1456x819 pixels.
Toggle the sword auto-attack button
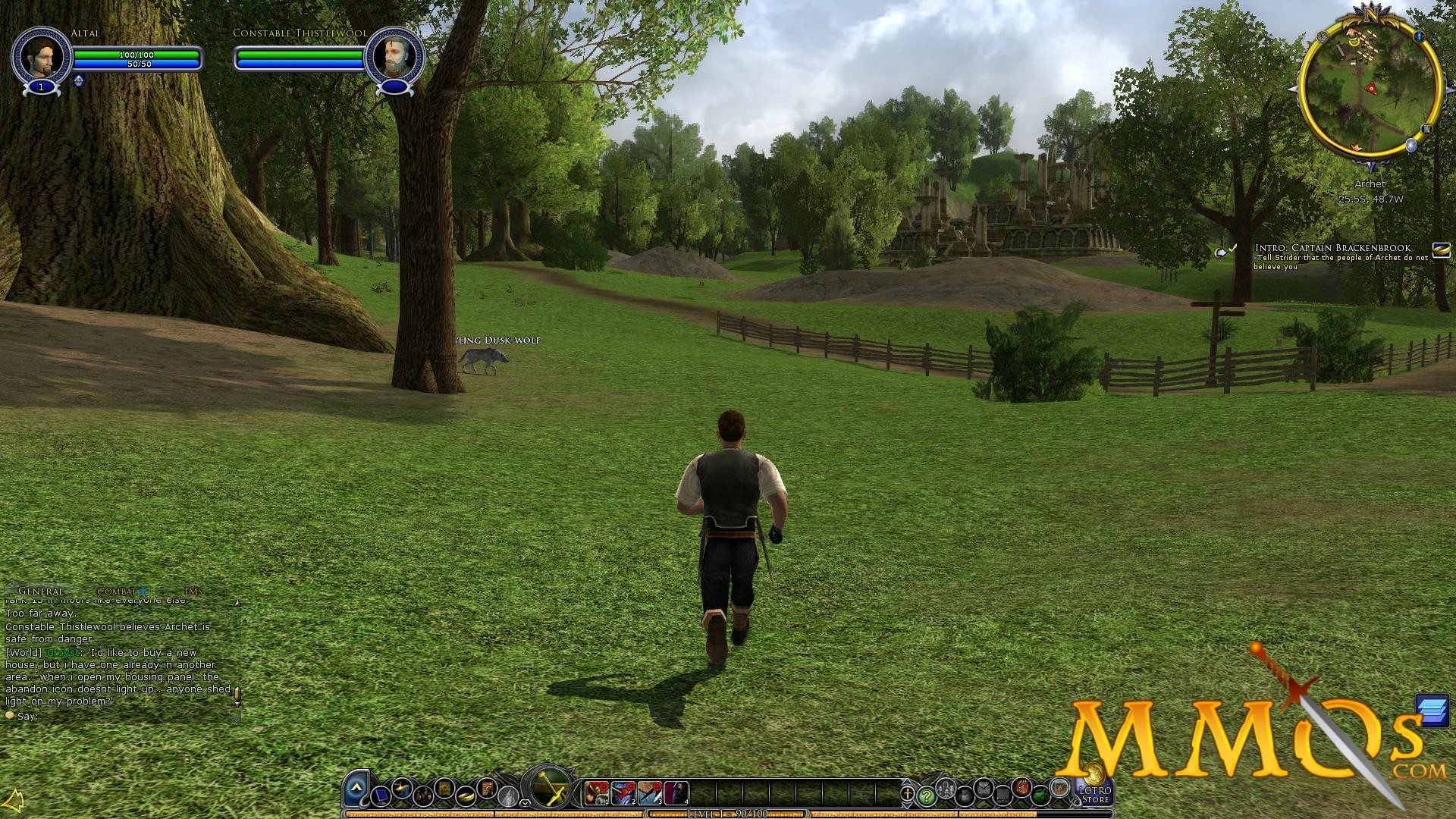point(551,789)
